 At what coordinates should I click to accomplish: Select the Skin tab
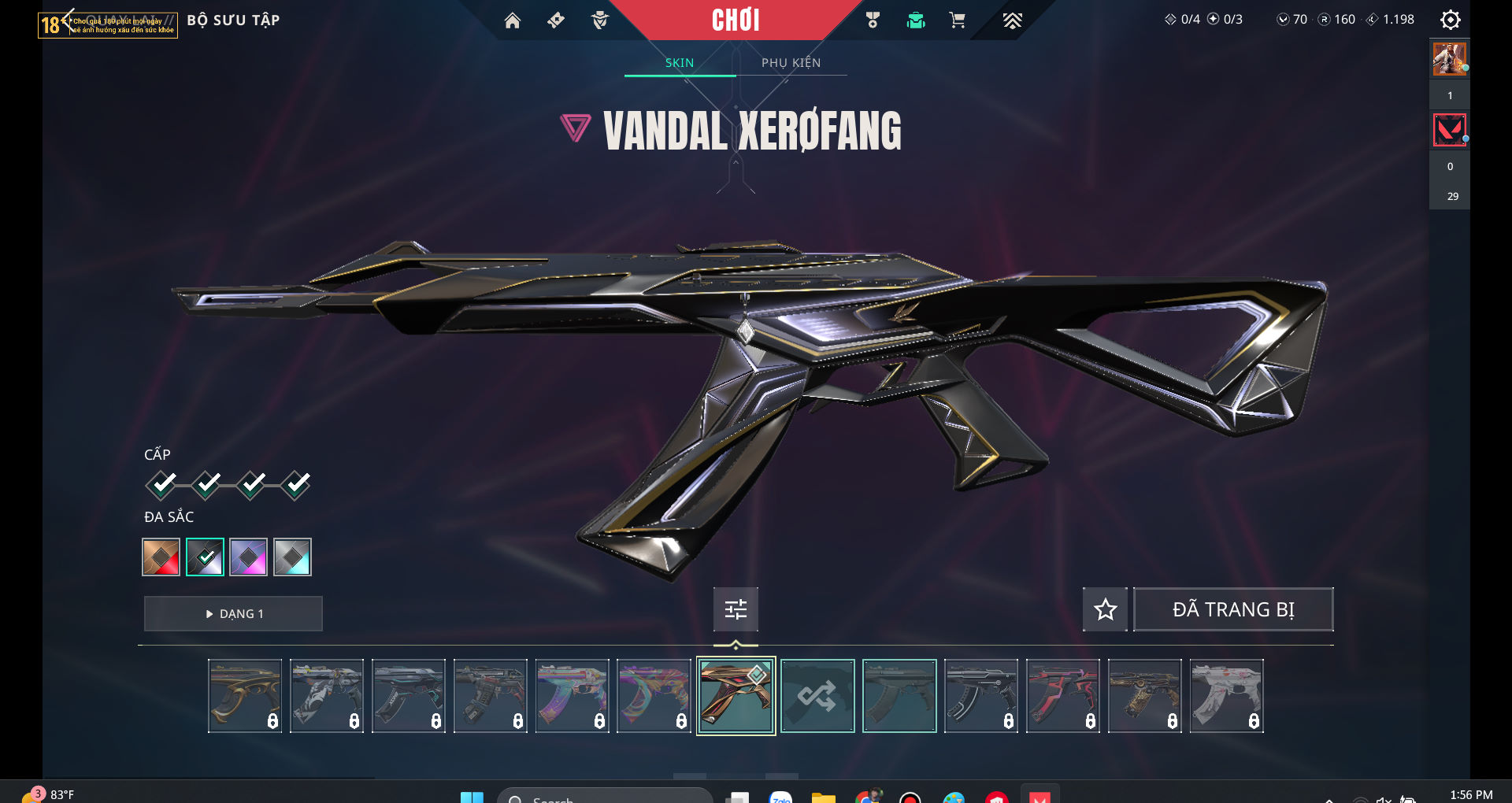coord(679,63)
